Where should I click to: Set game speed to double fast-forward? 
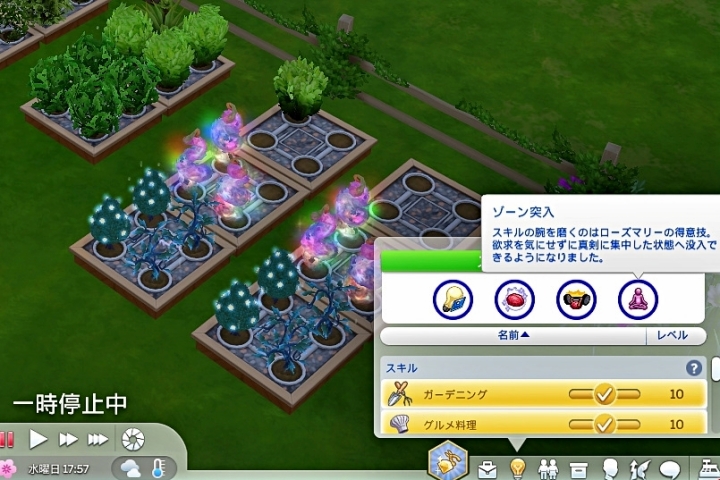(68, 439)
